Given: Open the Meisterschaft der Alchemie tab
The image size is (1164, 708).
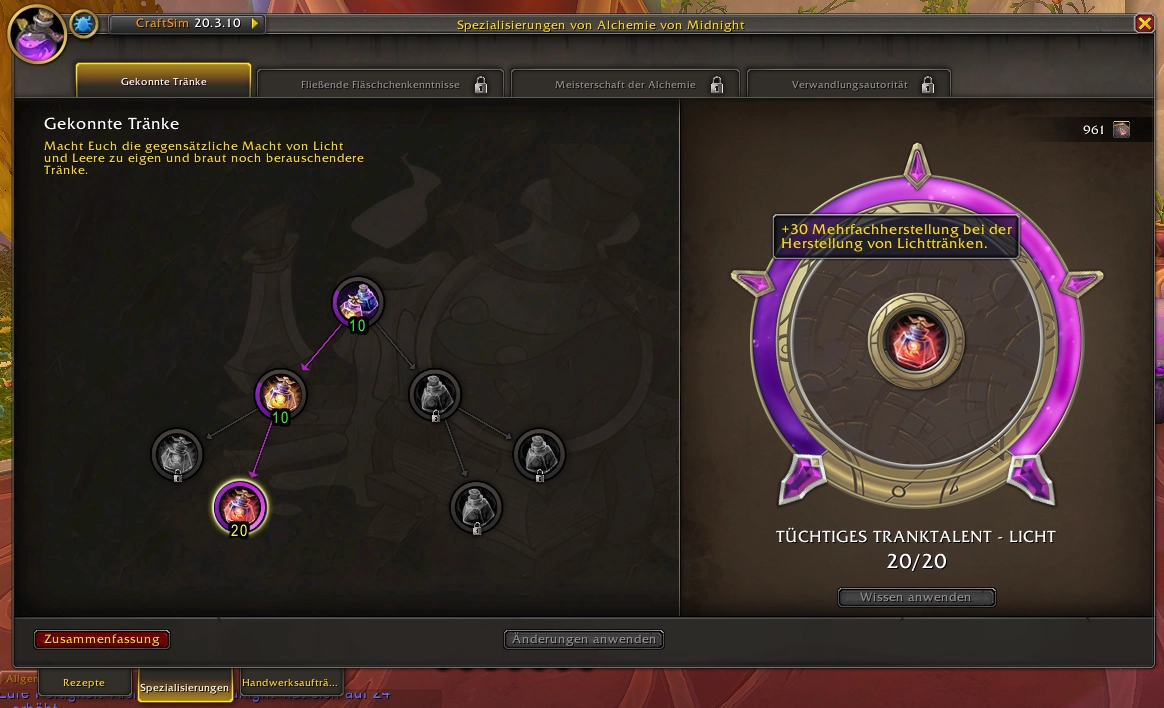Looking at the screenshot, I should coord(625,84).
